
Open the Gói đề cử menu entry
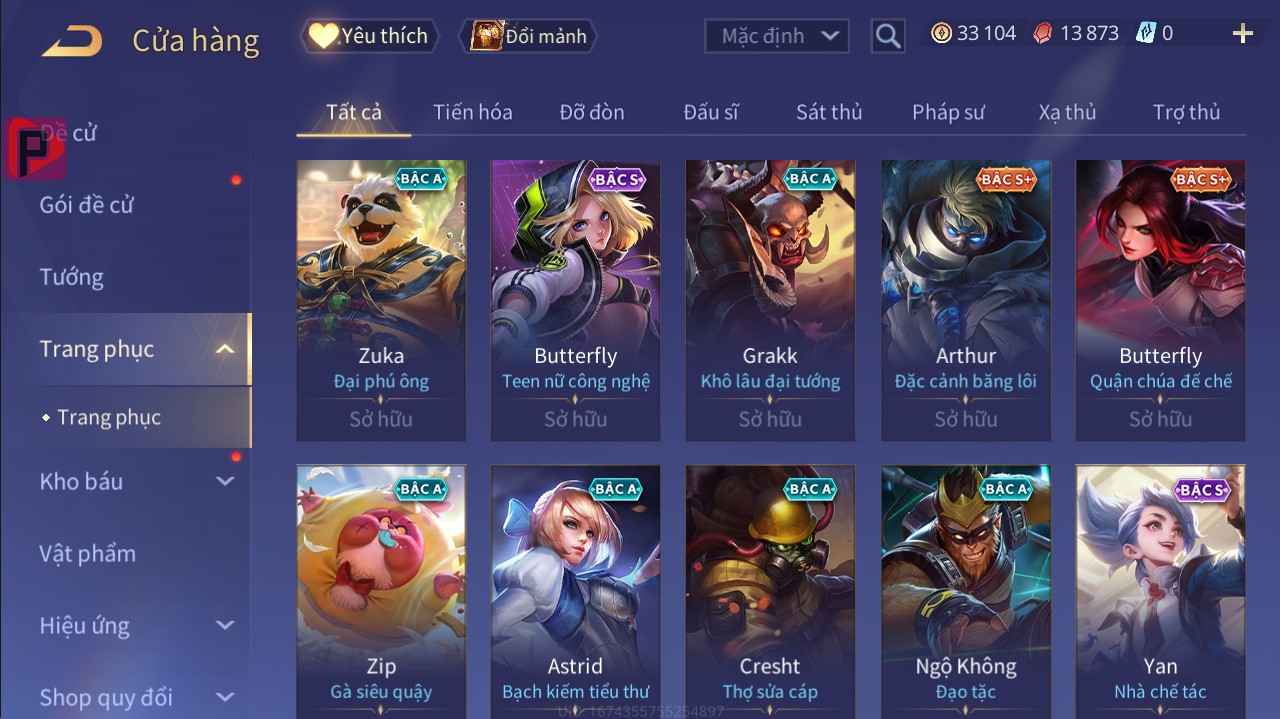tap(87, 205)
